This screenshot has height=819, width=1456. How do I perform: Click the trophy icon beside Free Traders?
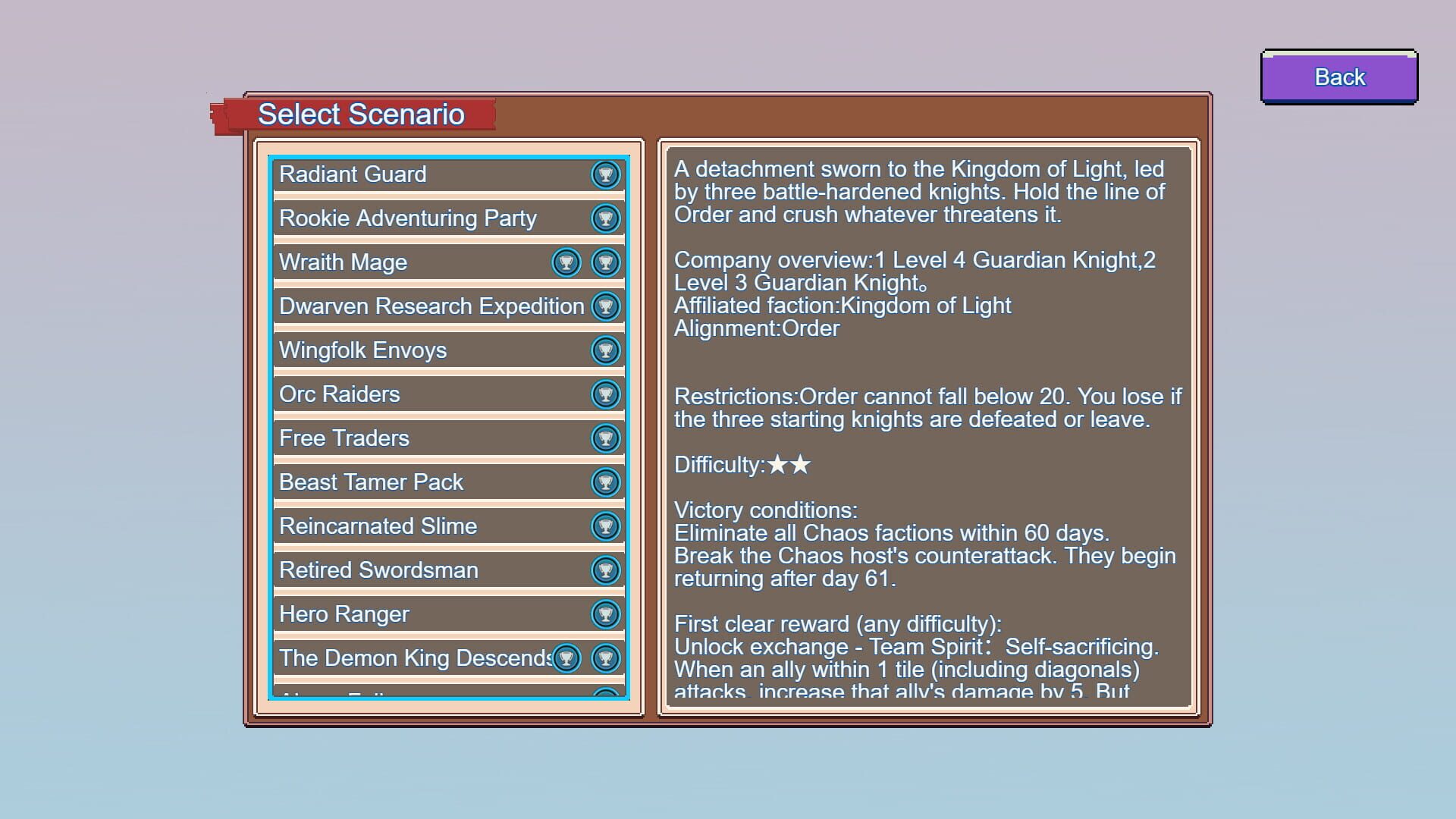click(x=604, y=438)
